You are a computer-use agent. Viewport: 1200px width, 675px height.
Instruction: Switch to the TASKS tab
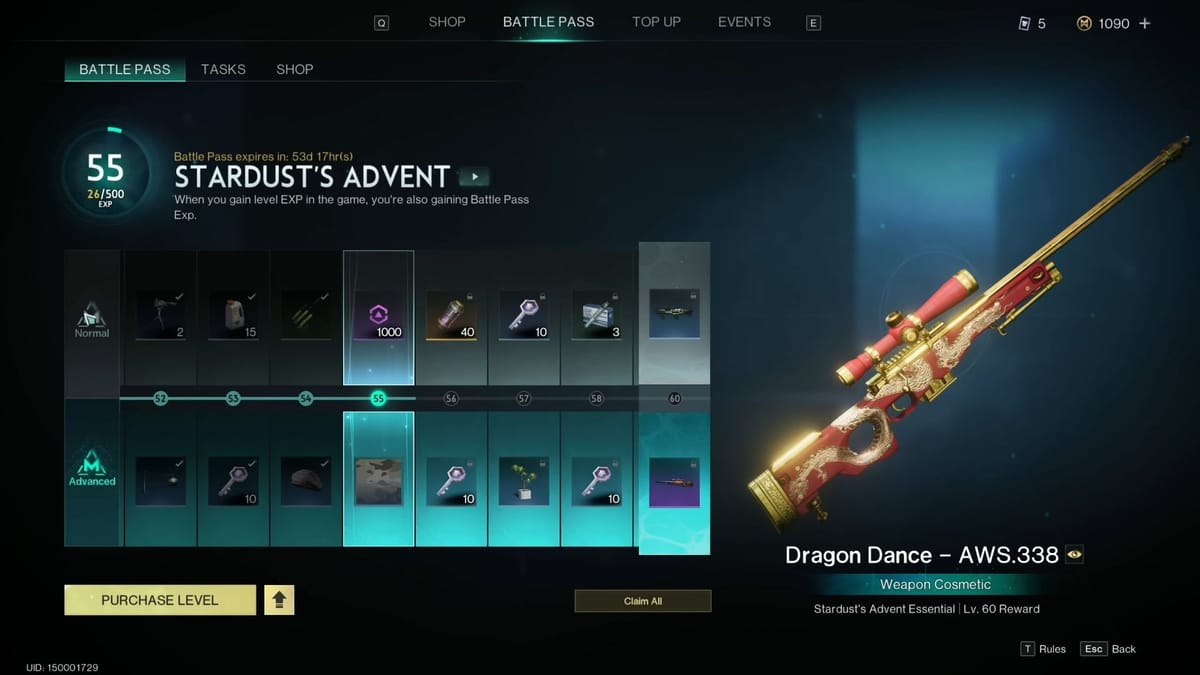223,69
